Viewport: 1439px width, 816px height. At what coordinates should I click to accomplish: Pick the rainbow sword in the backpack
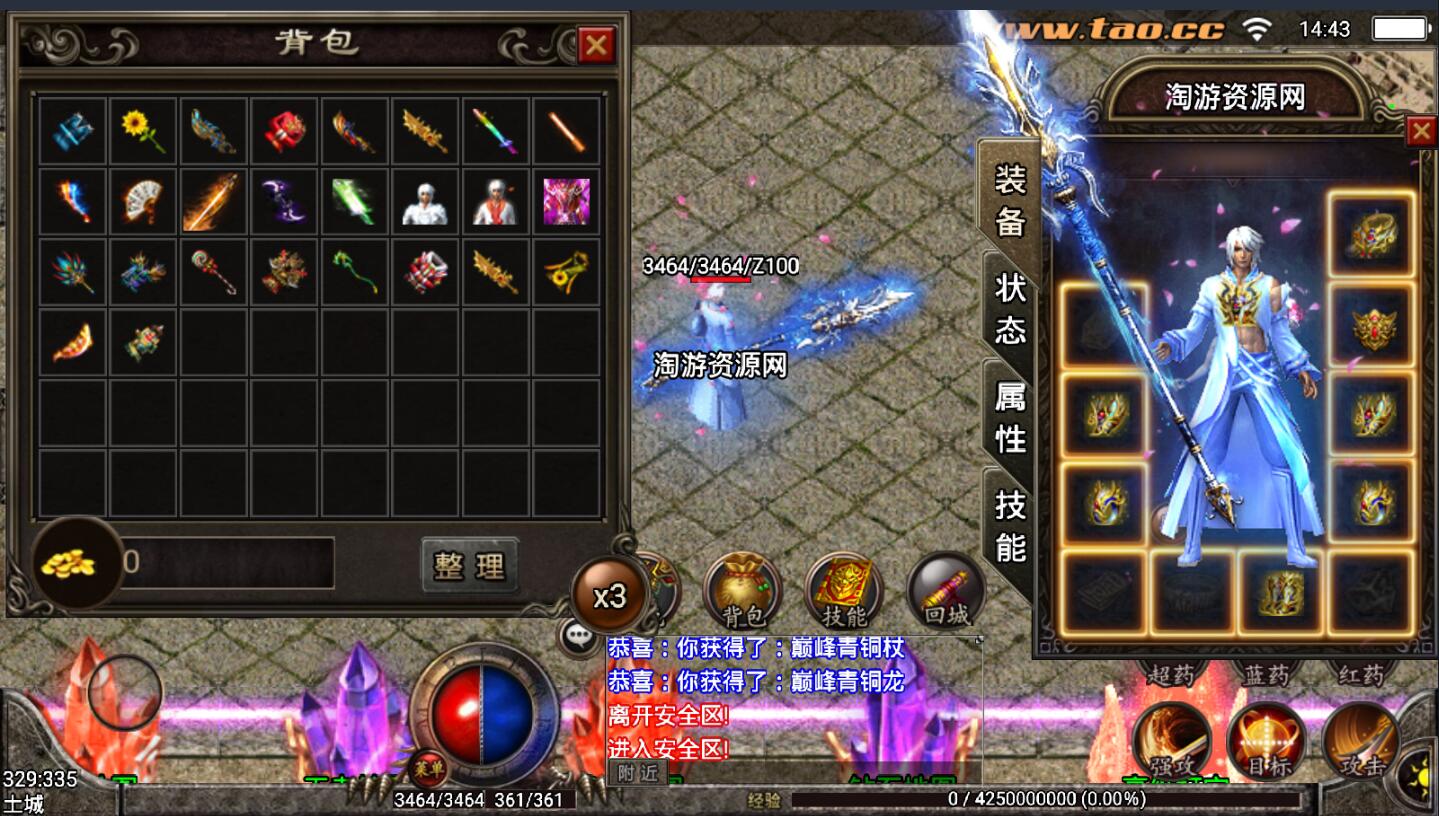pos(495,131)
